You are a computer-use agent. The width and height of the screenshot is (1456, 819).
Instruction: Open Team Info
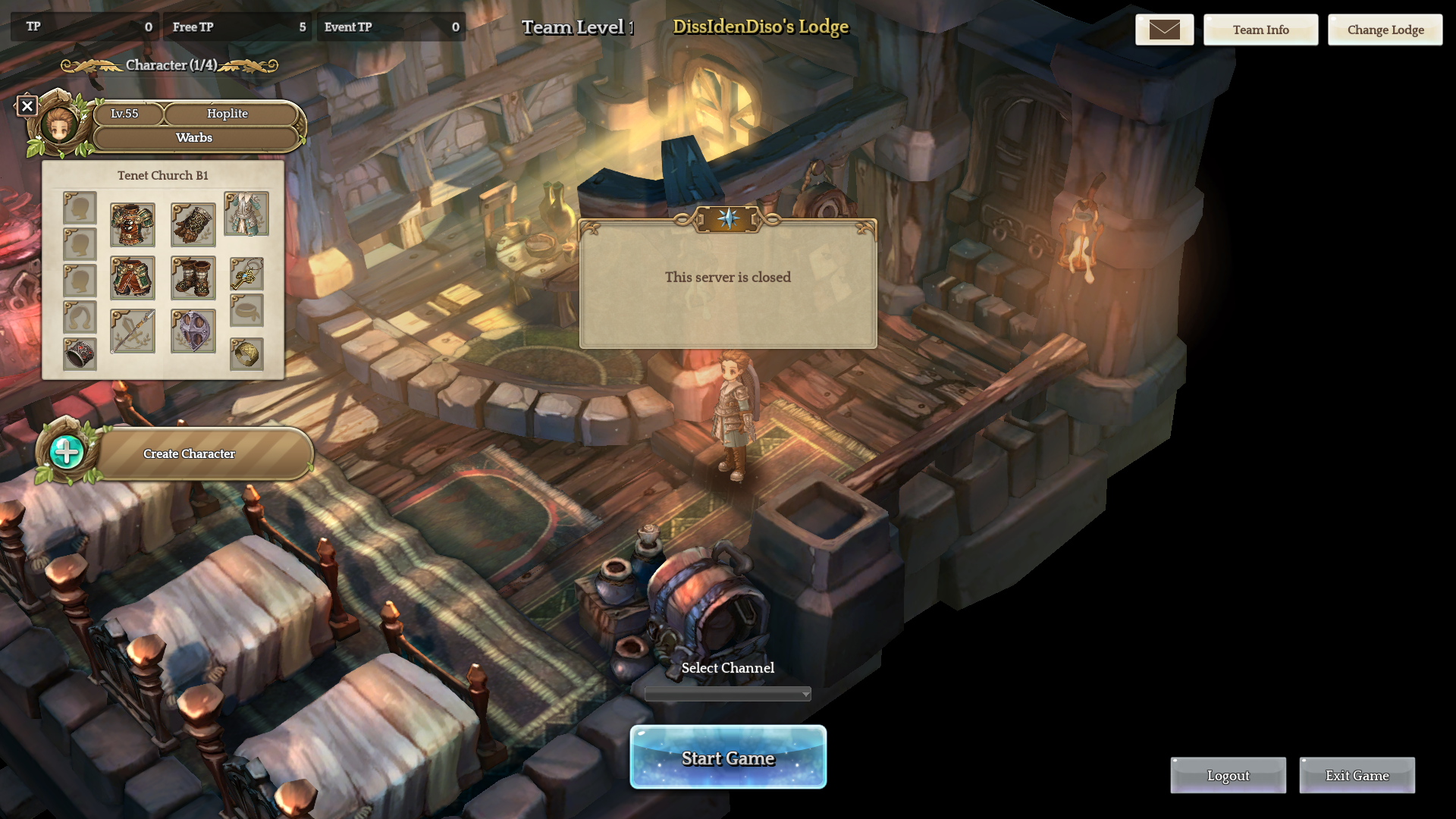click(x=1260, y=30)
